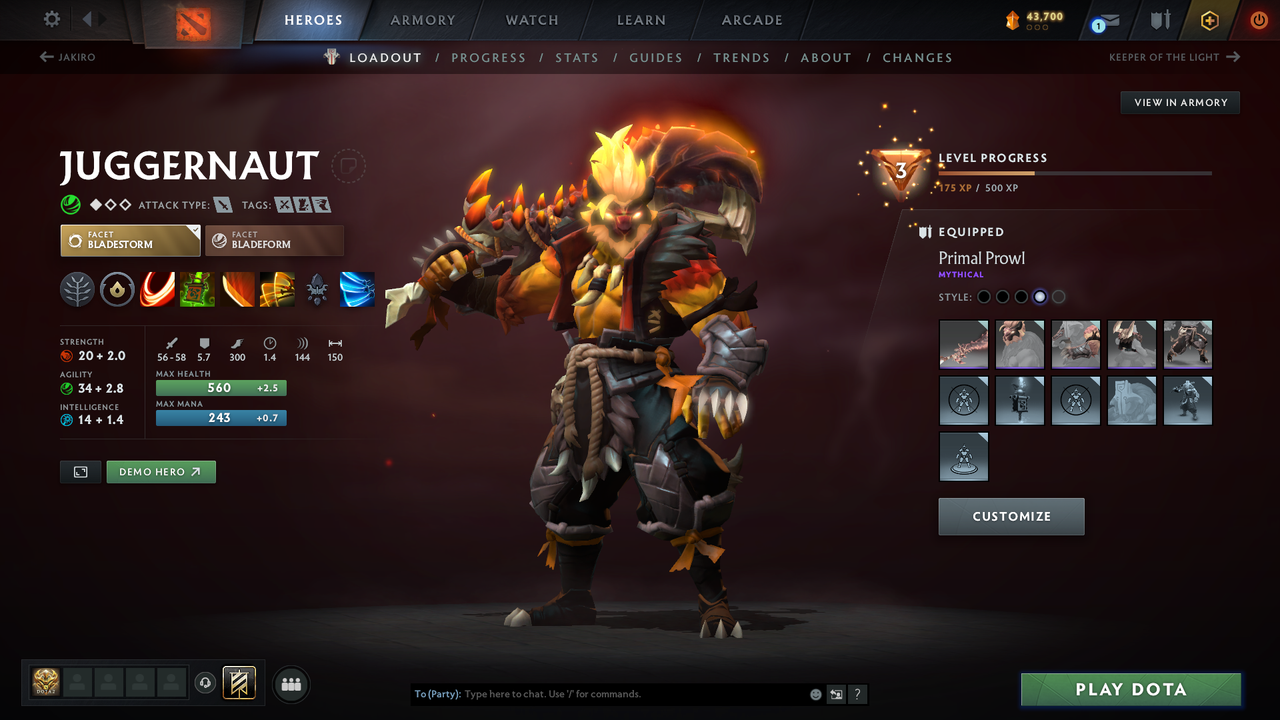Image resolution: width=1280 pixels, height=720 pixels.
Task: Select the Blade Fury ability icon
Action: 157,289
